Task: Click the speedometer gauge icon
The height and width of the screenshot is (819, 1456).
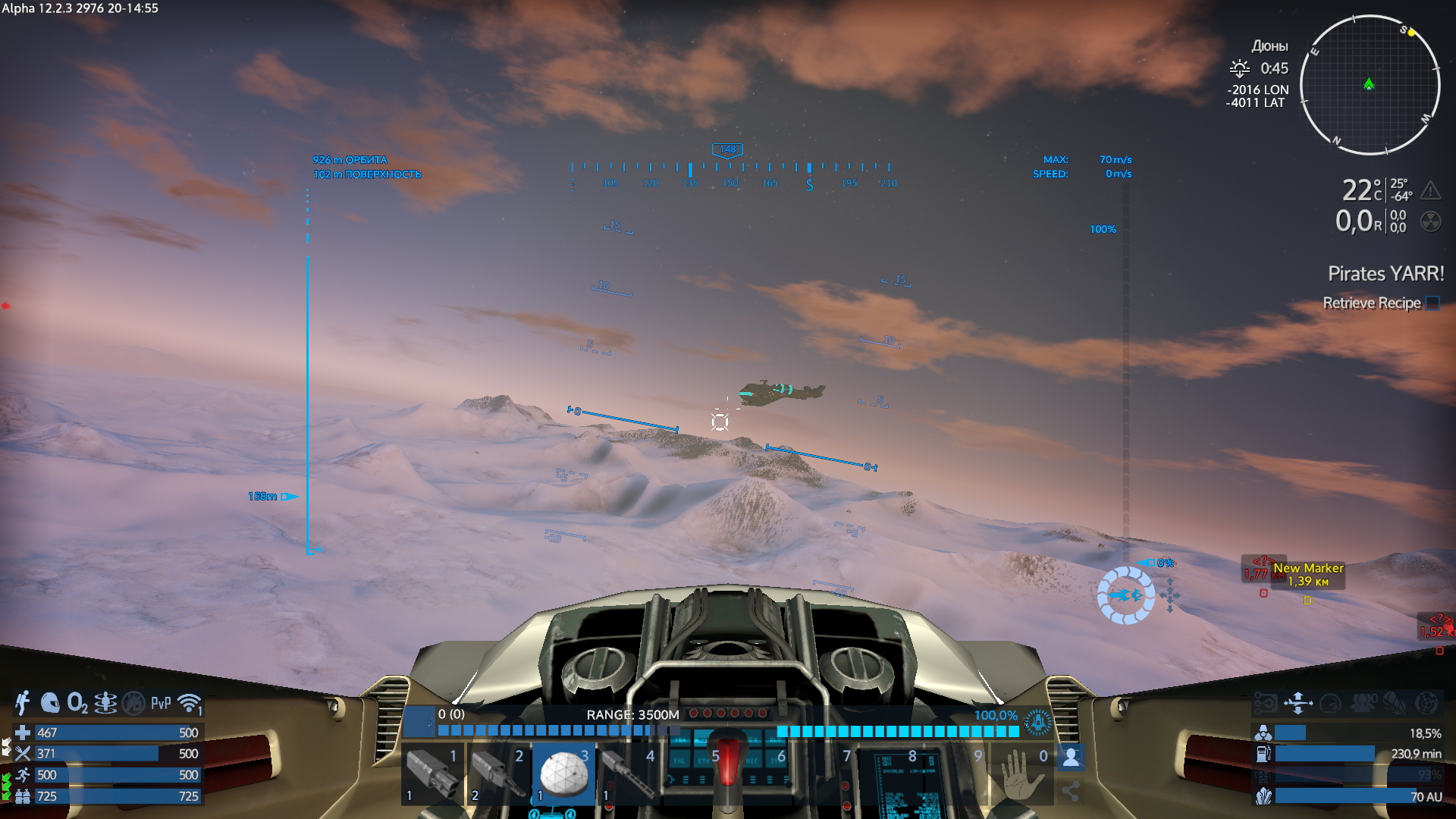Action: (x=1330, y=703)
